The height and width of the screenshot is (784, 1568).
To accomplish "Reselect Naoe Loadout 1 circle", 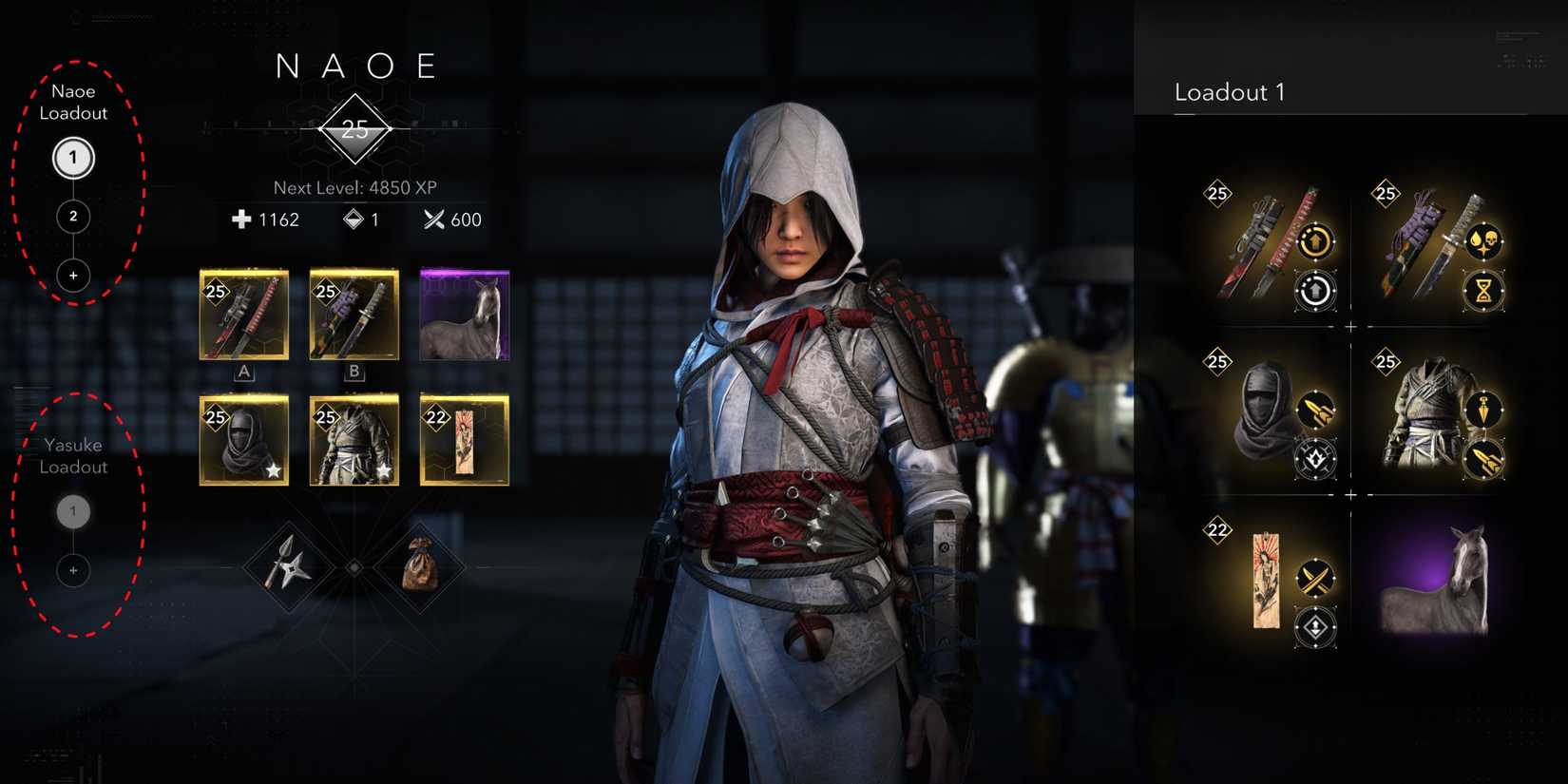I will pyautogui.click(x=72, y=158).
